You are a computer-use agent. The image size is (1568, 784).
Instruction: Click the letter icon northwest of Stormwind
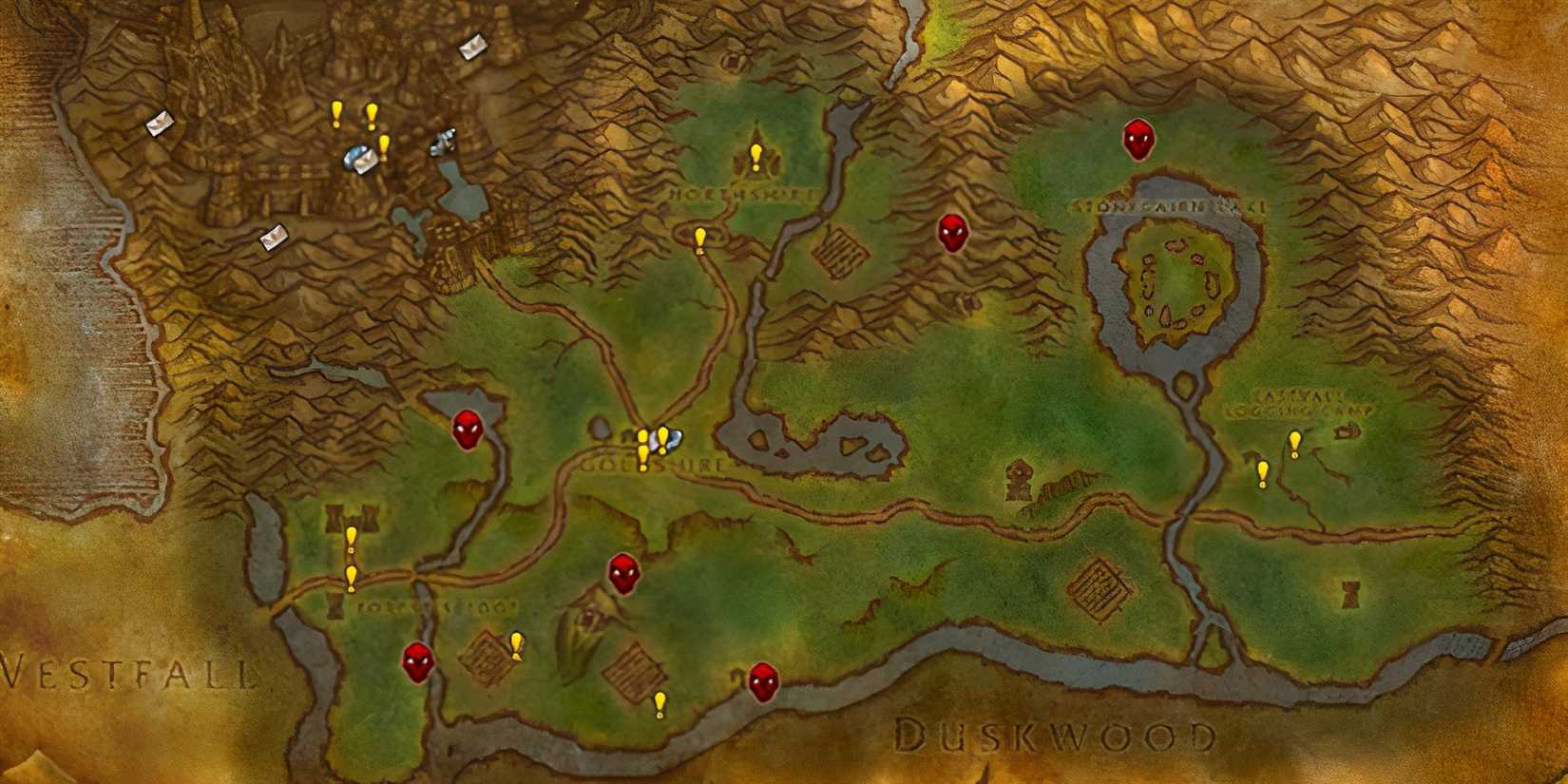158,122
